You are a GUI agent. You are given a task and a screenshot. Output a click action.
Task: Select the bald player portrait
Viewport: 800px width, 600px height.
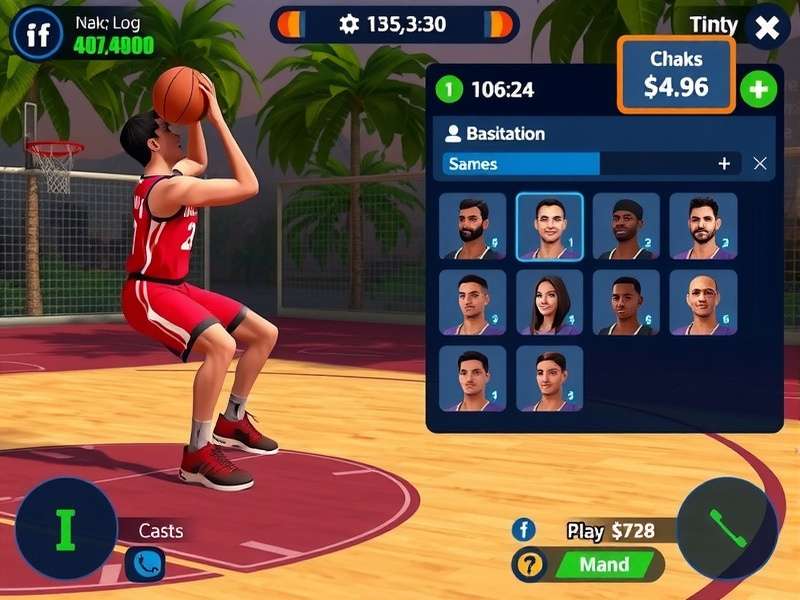703,302
